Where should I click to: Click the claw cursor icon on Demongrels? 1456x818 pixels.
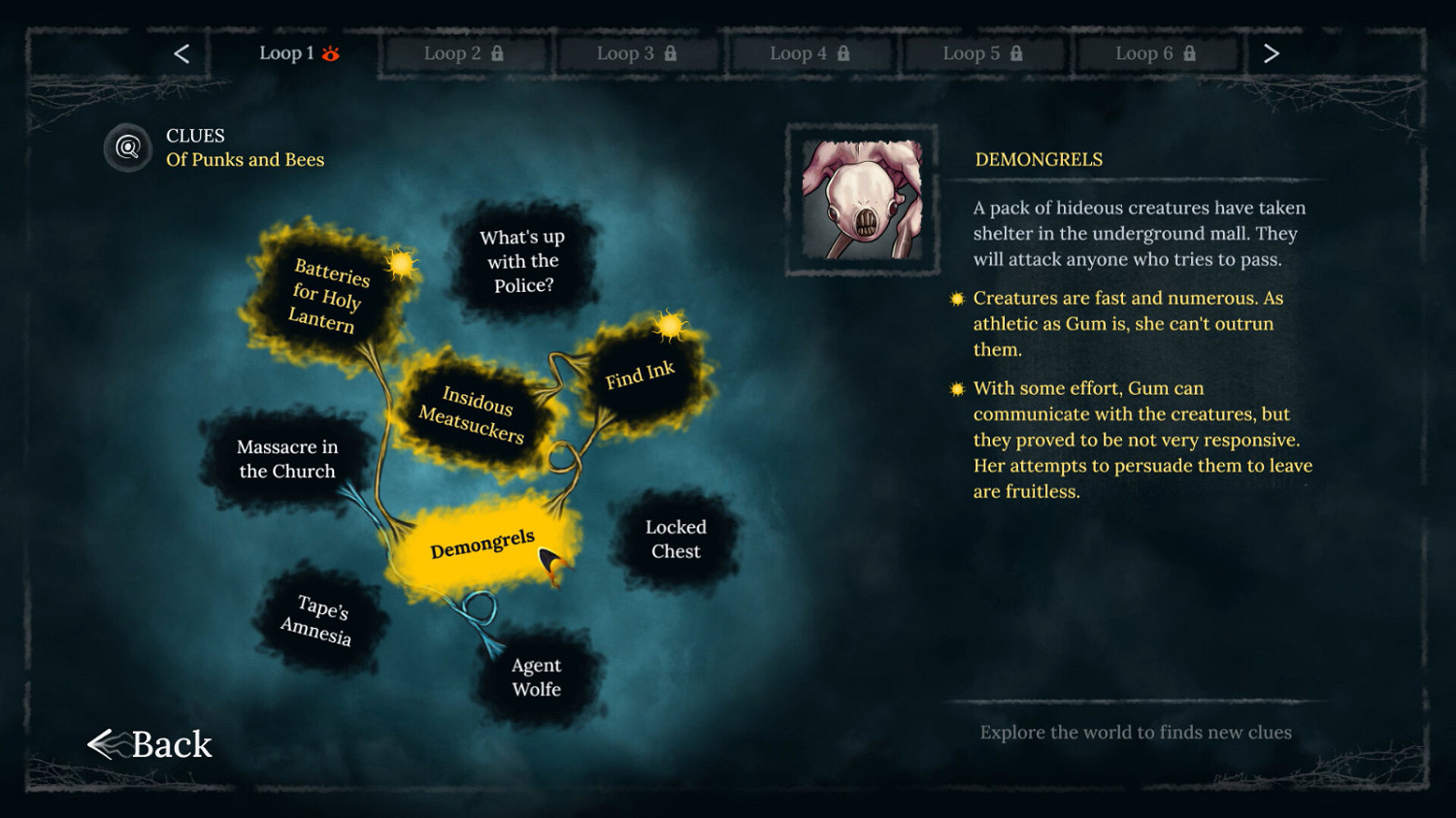point(549,561)
